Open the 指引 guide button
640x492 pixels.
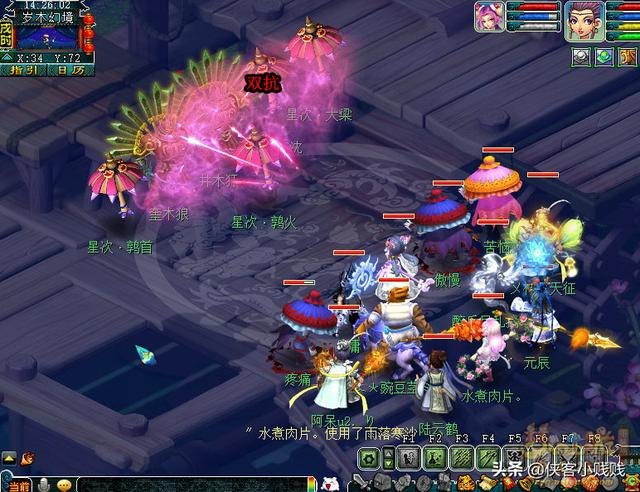point(25,70)
